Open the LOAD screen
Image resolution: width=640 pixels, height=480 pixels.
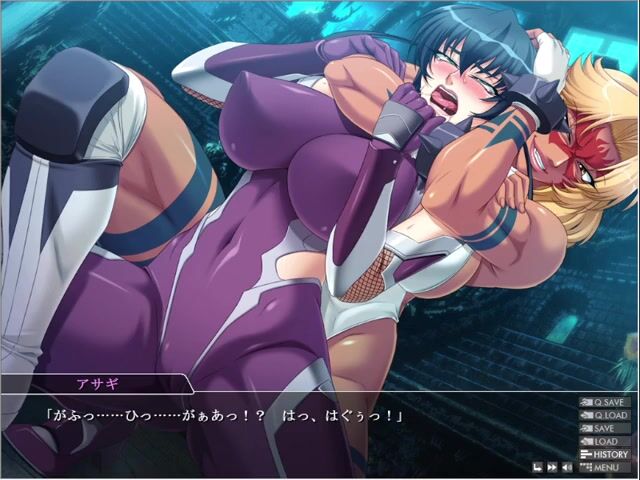[x=607, y=441]
